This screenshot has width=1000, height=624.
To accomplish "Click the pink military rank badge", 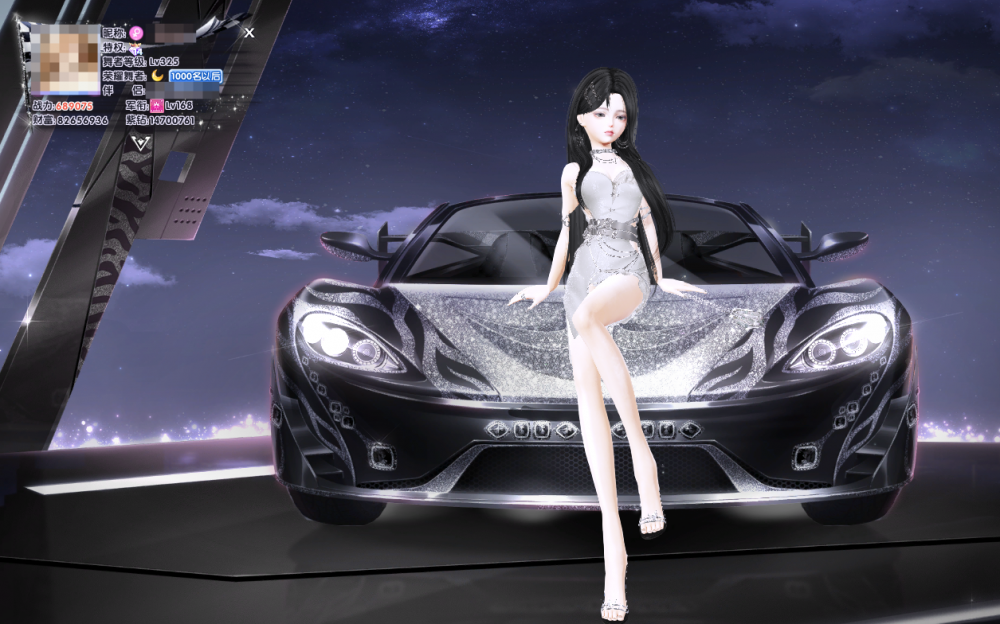I will click(x=157, y=105).
